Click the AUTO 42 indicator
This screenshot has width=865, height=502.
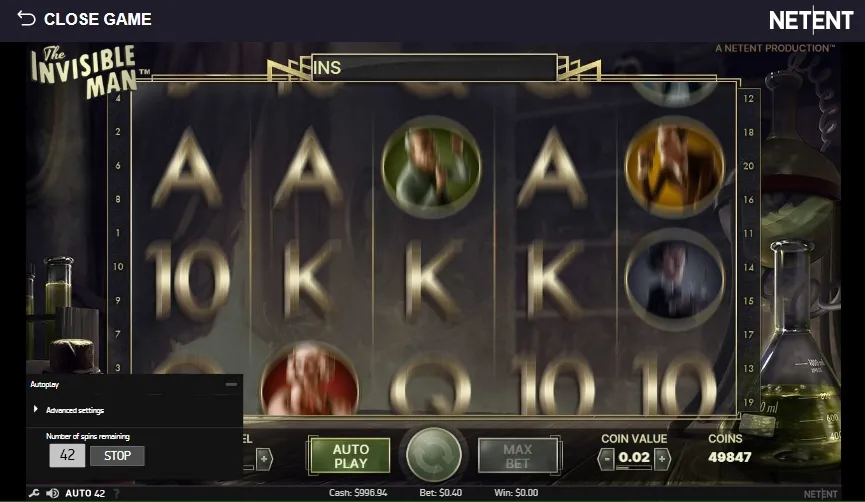[85, 493]
